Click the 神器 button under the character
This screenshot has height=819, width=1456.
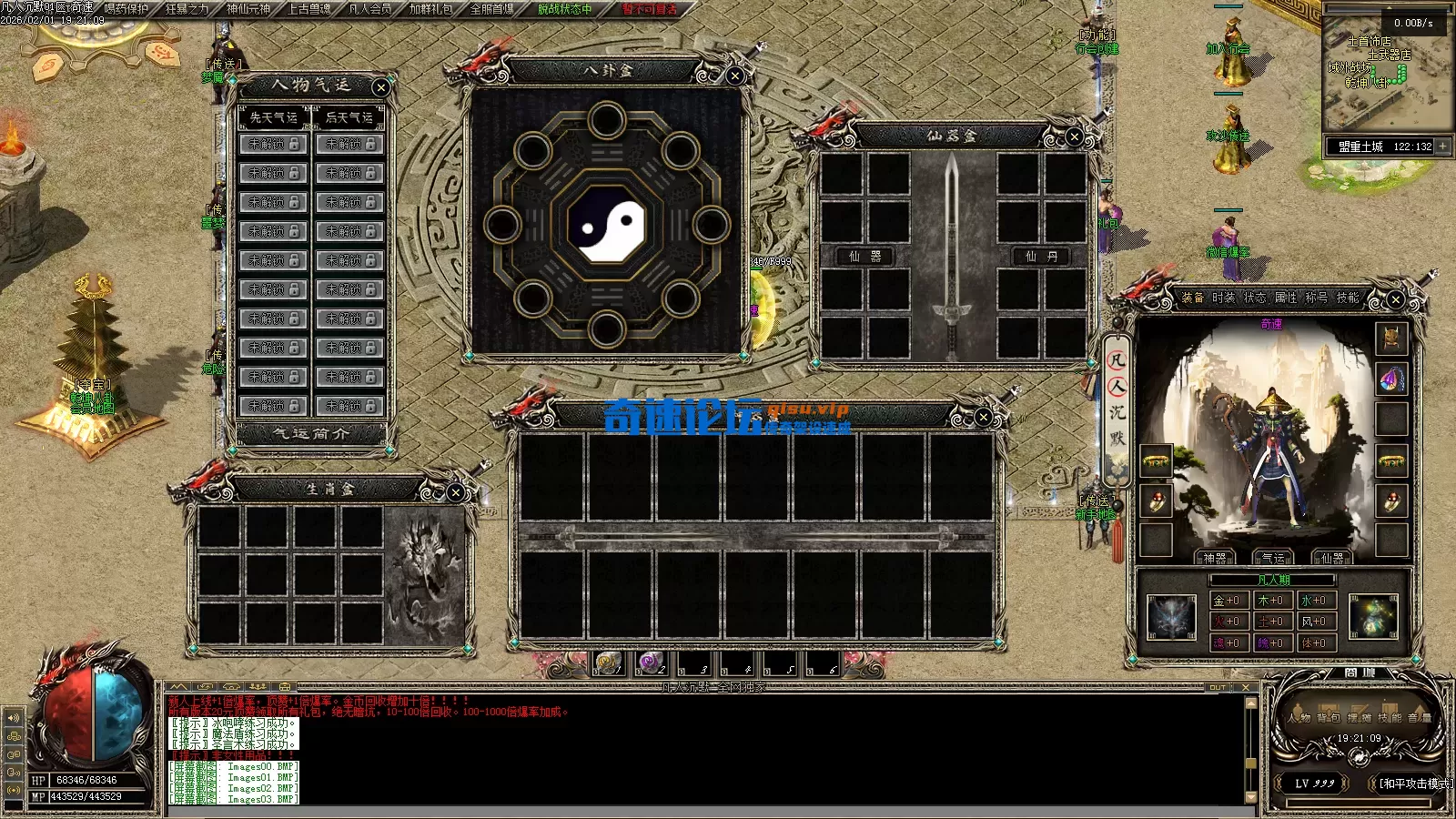click(1215, 558)
